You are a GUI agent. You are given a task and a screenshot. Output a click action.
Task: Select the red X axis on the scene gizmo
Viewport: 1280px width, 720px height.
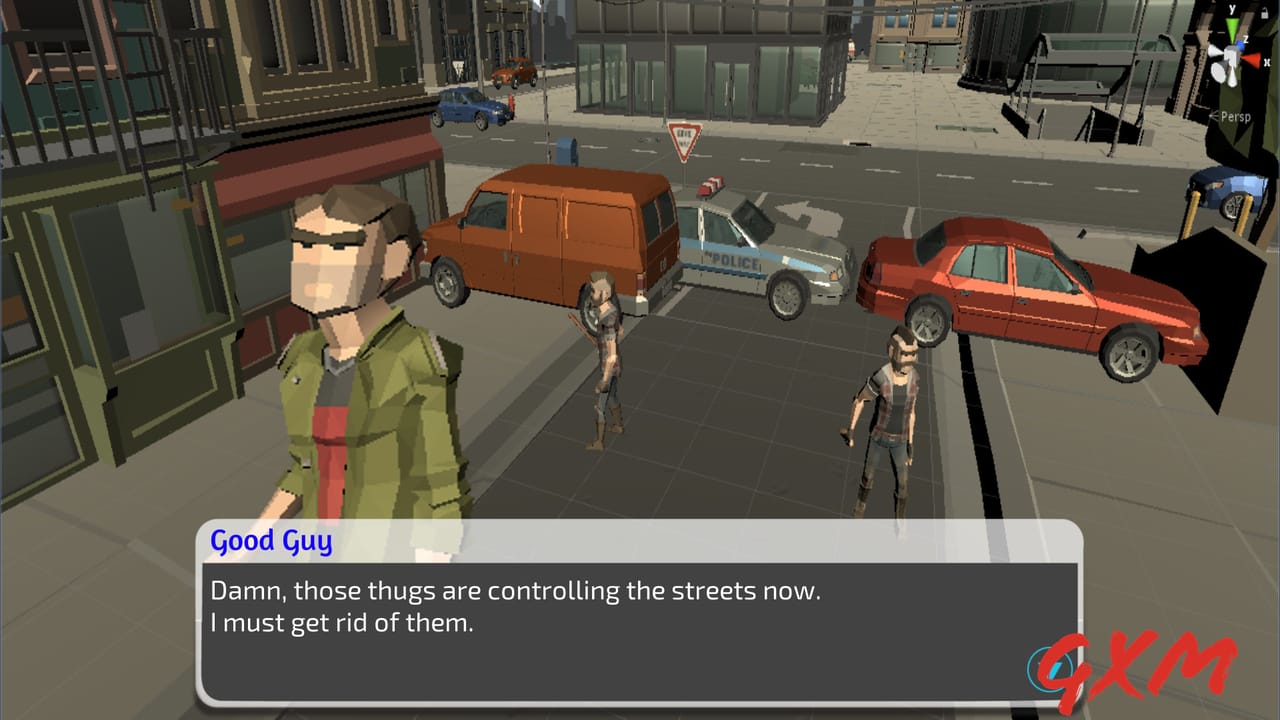(x=1252, y=59)
